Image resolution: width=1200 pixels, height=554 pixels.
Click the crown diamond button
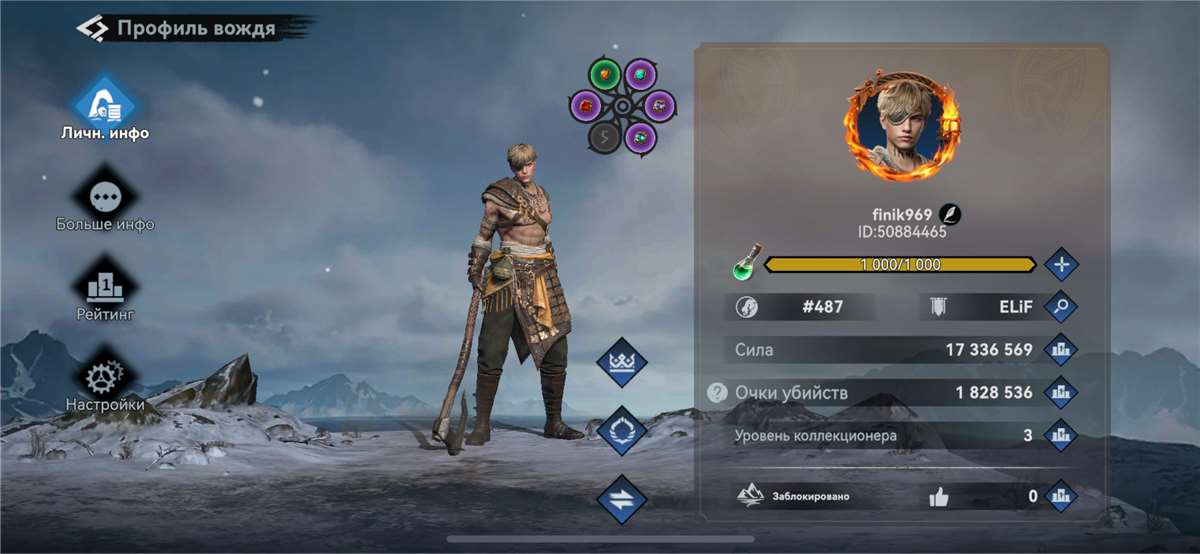pos(622,362)
